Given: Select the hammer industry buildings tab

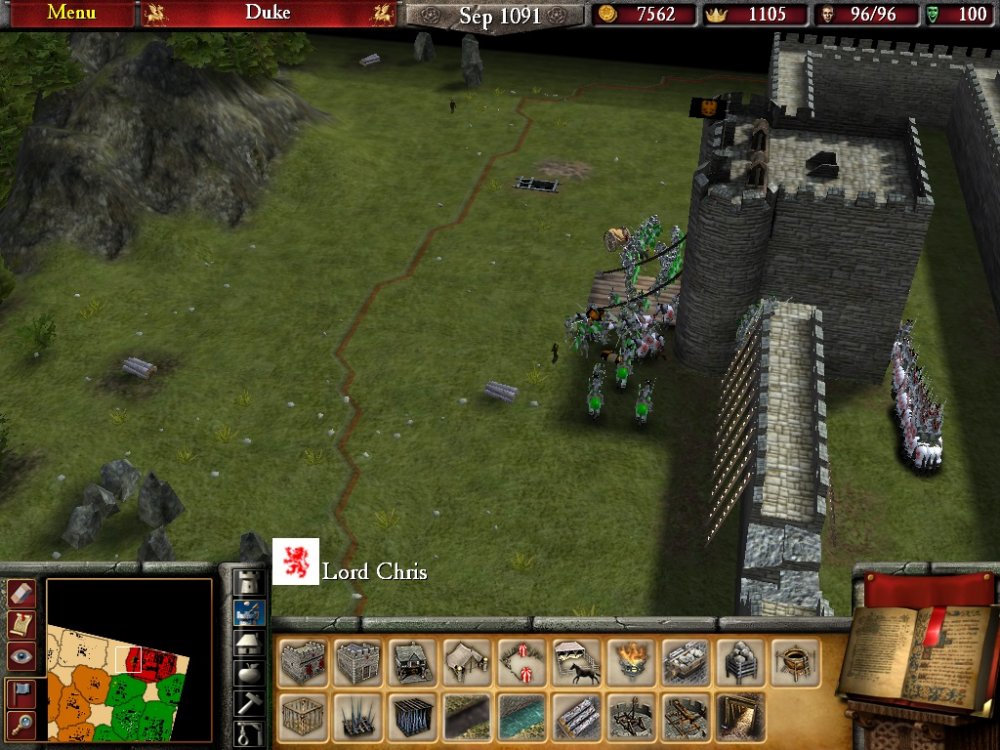Looking at the screenshot, I should click(248, 703).
